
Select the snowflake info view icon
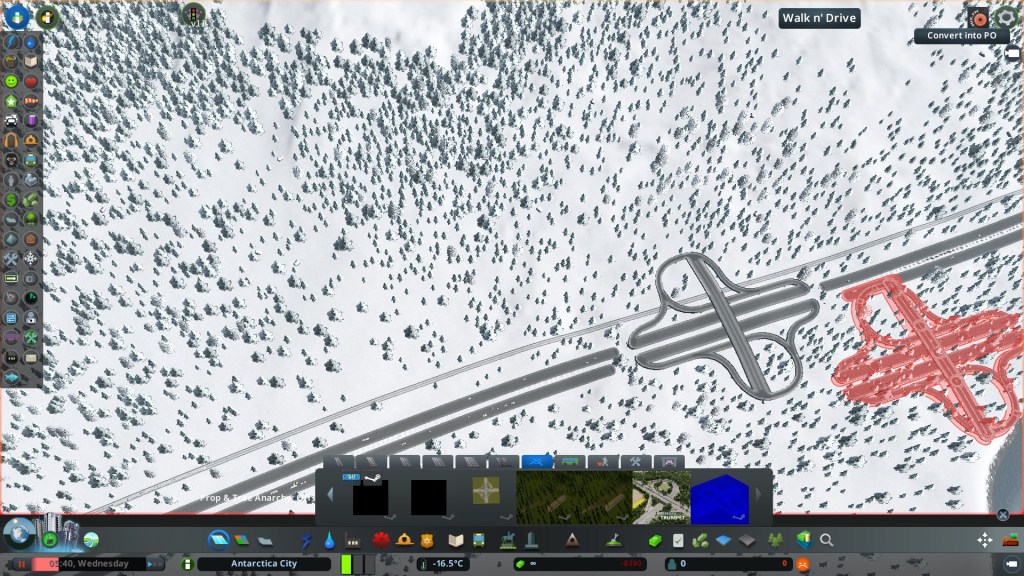(30, 258)
